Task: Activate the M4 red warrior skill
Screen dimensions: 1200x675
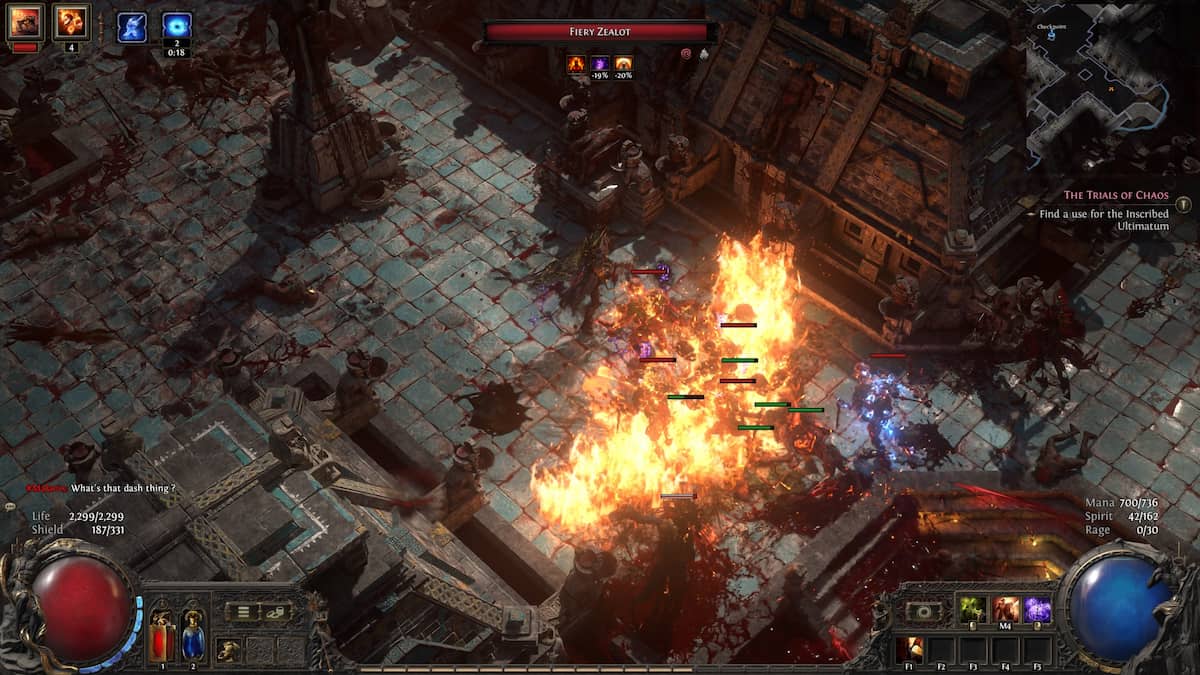Action: 1006,610
